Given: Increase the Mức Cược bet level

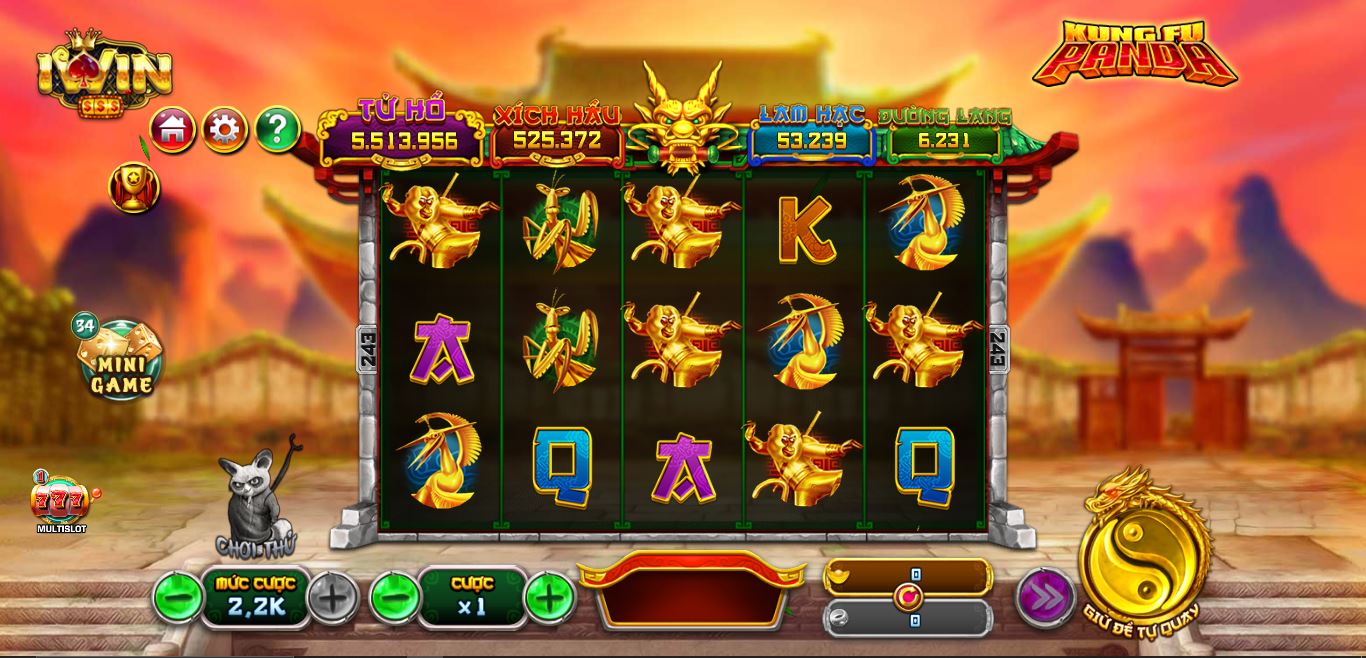Looking at the screenshot, I should click(333, 598).
